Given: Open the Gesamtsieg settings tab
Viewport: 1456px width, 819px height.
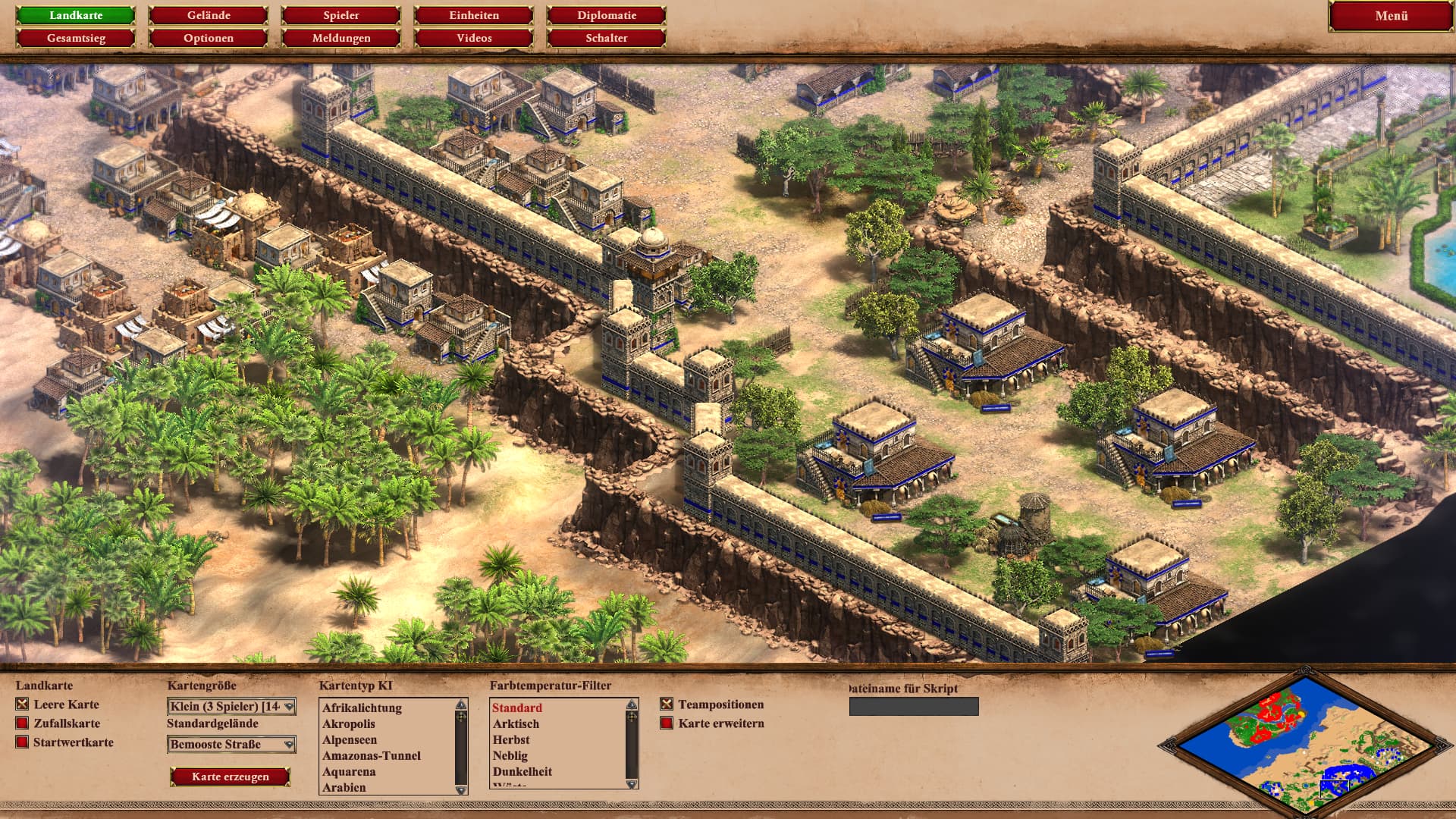Looking at the screenshot, I should pyautogui.click(x=76, y=38).
